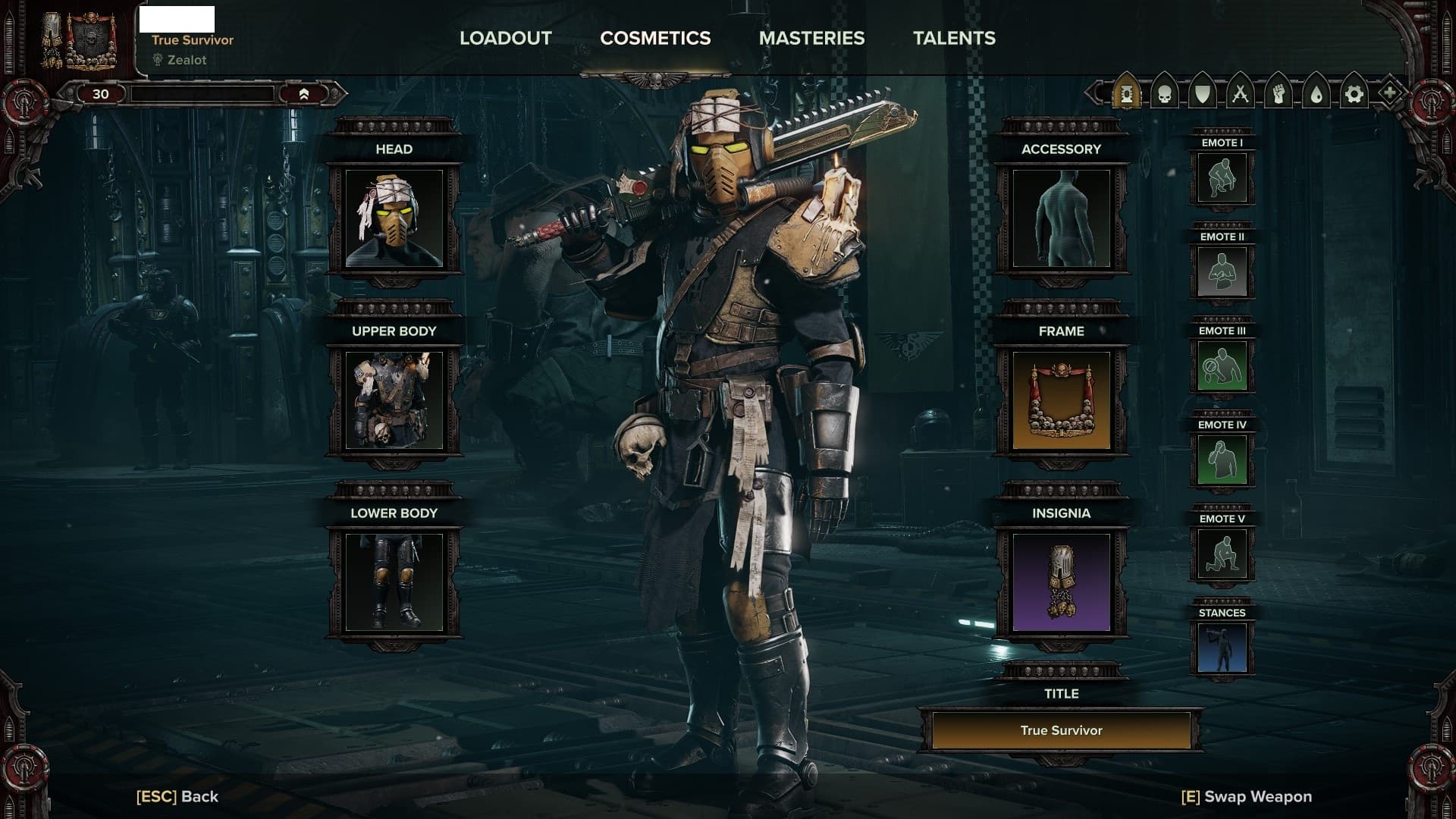Viewport: 1456px width, 819px height.
Task: Open the Loadout tab
Action: 505,38
